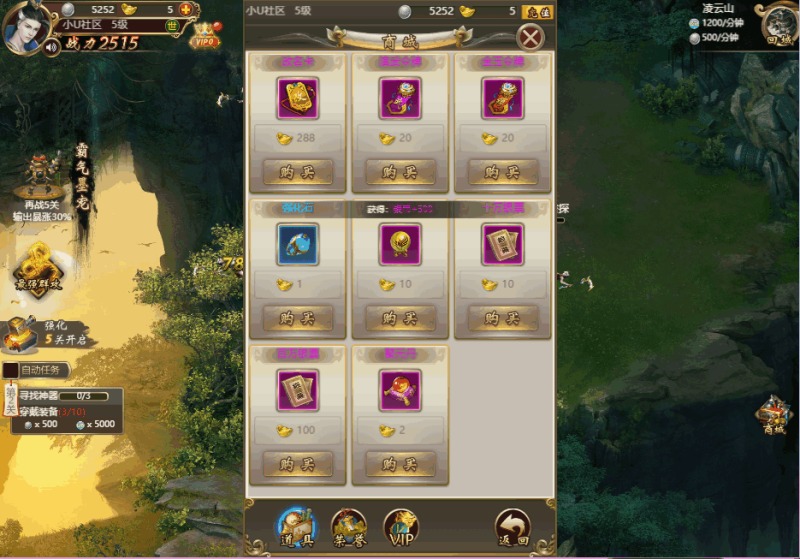800x559 pixels.
Task: Open the VIP shop tab
Action: (x=401, y=527)
